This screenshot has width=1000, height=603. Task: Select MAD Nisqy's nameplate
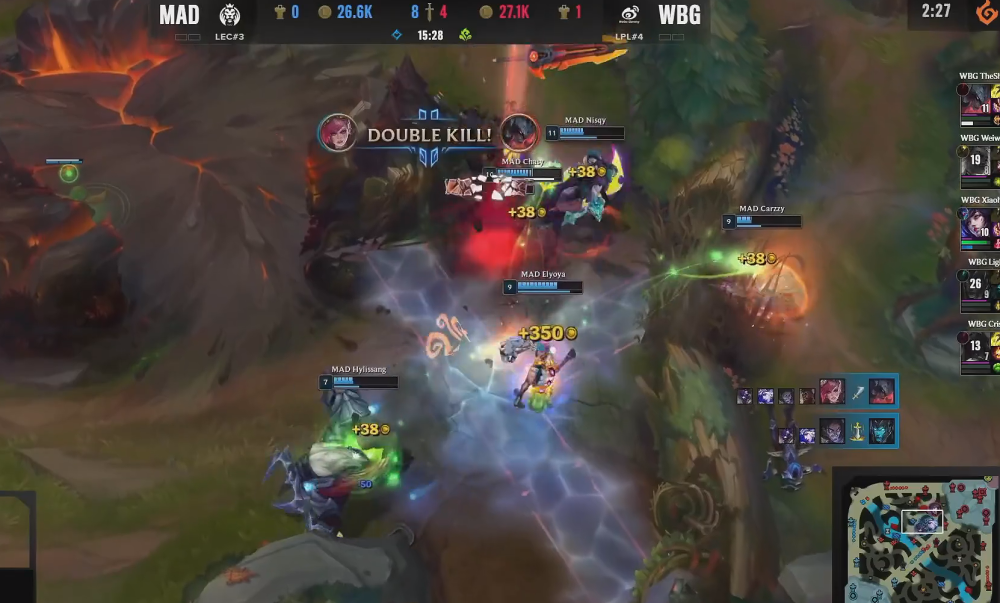pos(585,127)
